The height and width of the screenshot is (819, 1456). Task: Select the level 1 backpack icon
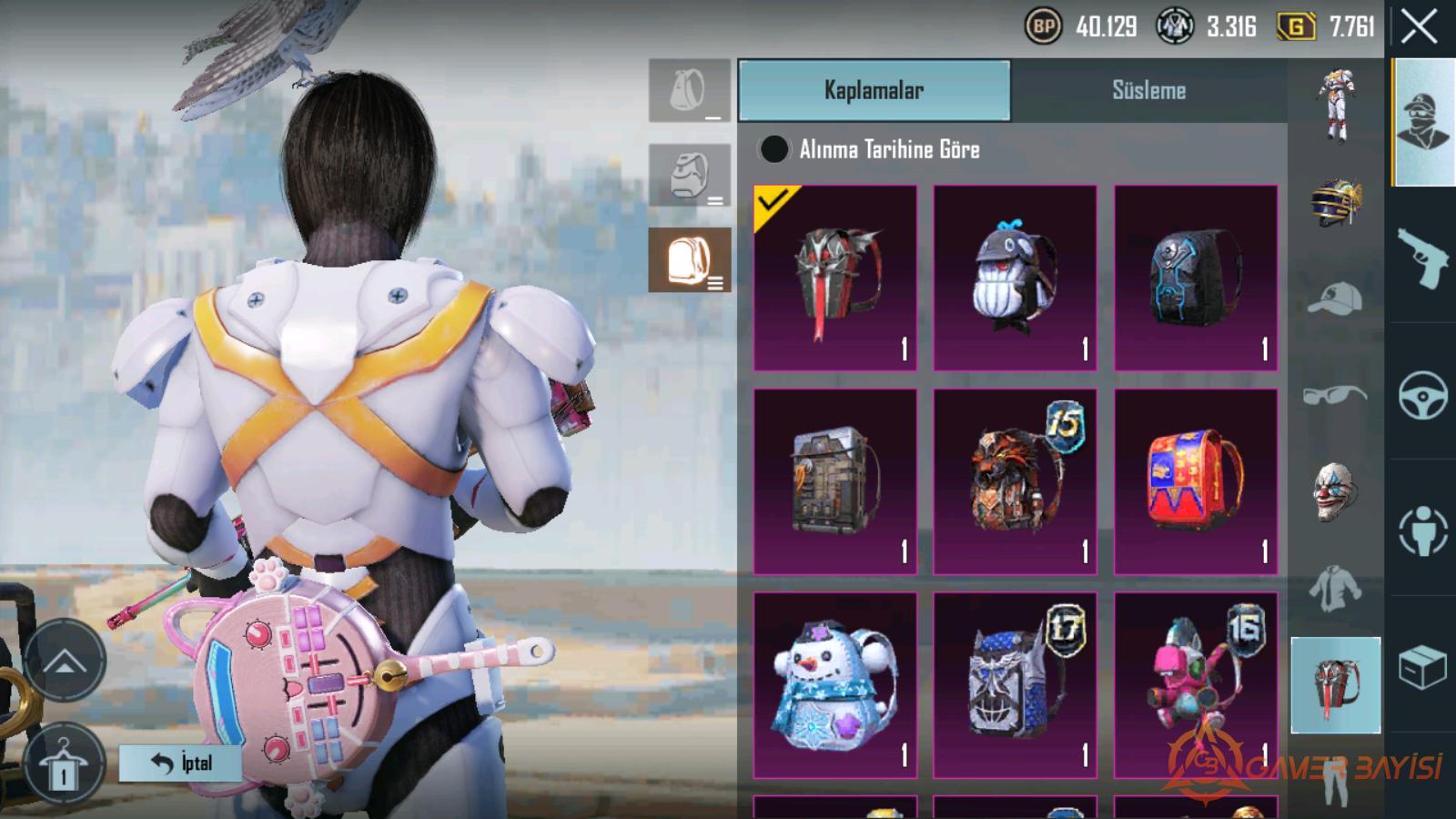[689, 91]
